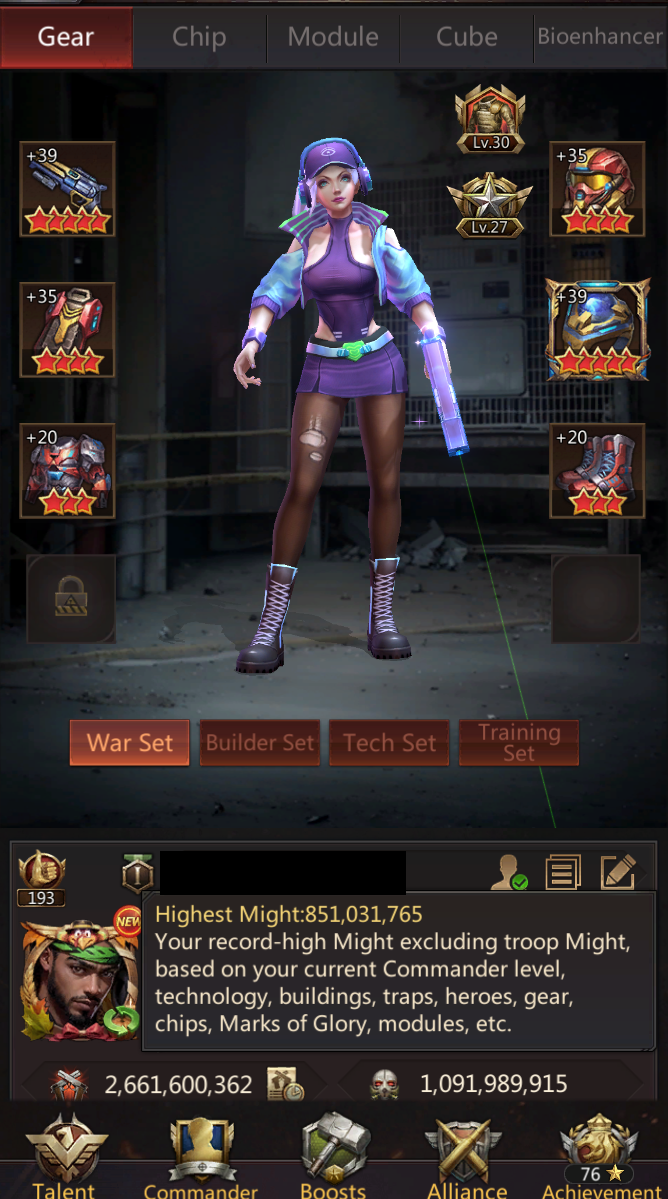Select the Training Set
This screenshot has height=1199, width=668.
[519, 743]
